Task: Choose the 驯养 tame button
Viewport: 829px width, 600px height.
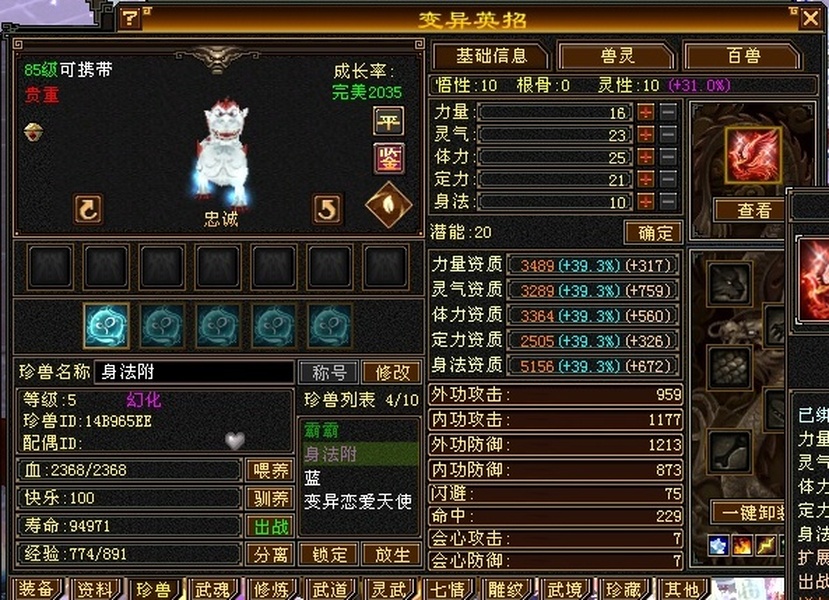Action: [x=269, y=498]
